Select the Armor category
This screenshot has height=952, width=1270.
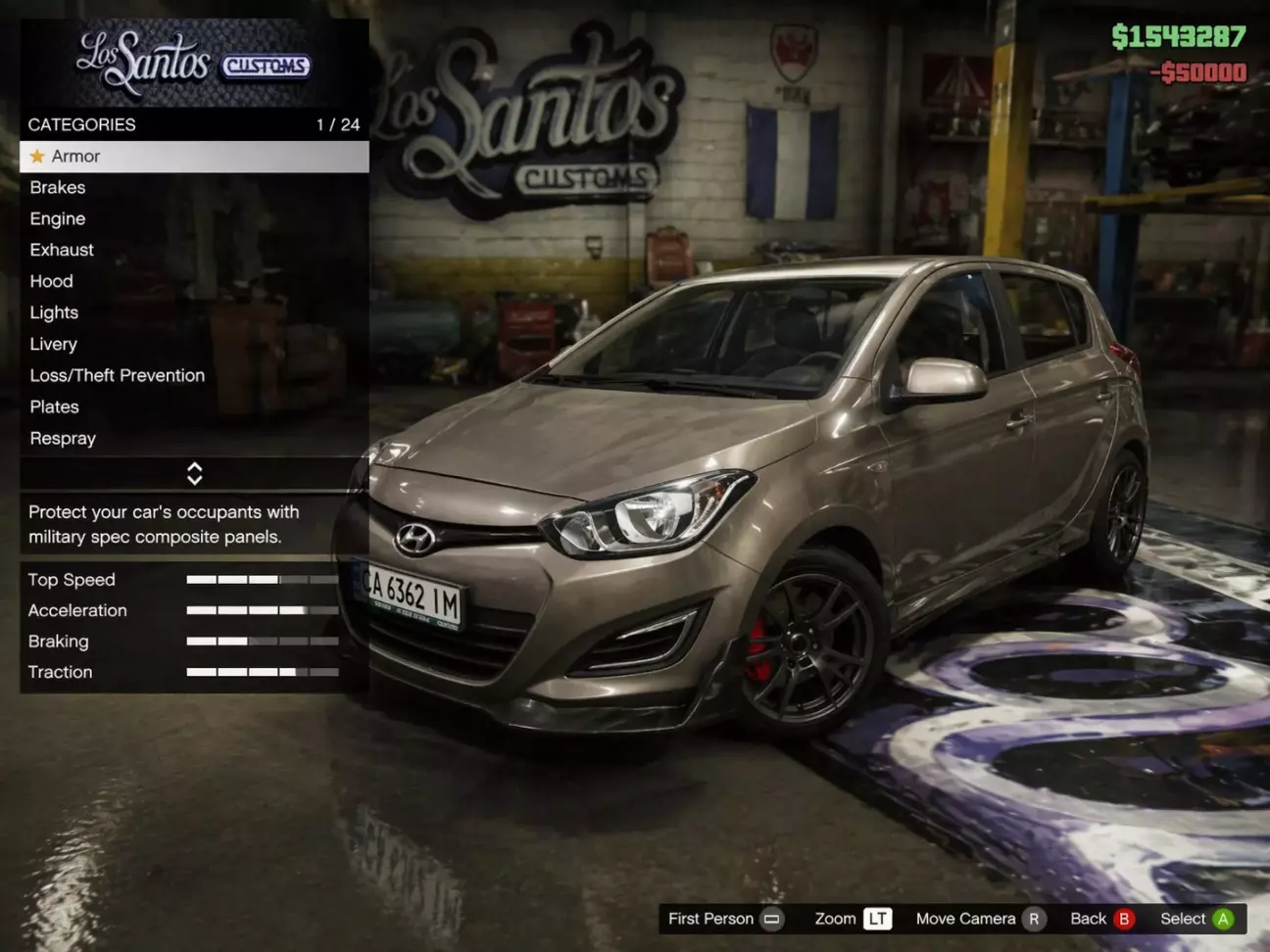tap(193, 157)
